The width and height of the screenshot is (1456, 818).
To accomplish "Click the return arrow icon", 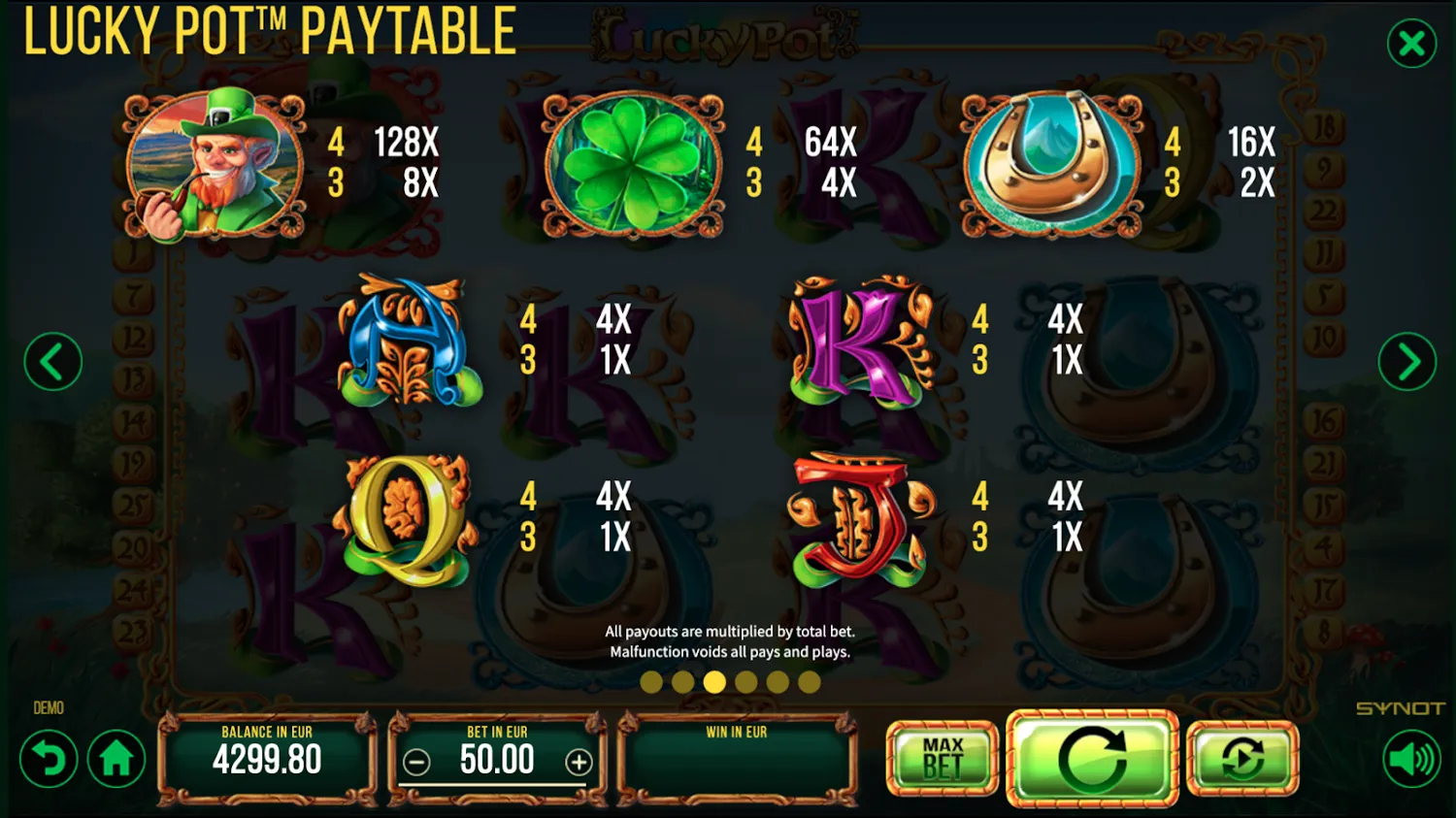I will click(49, 760).
